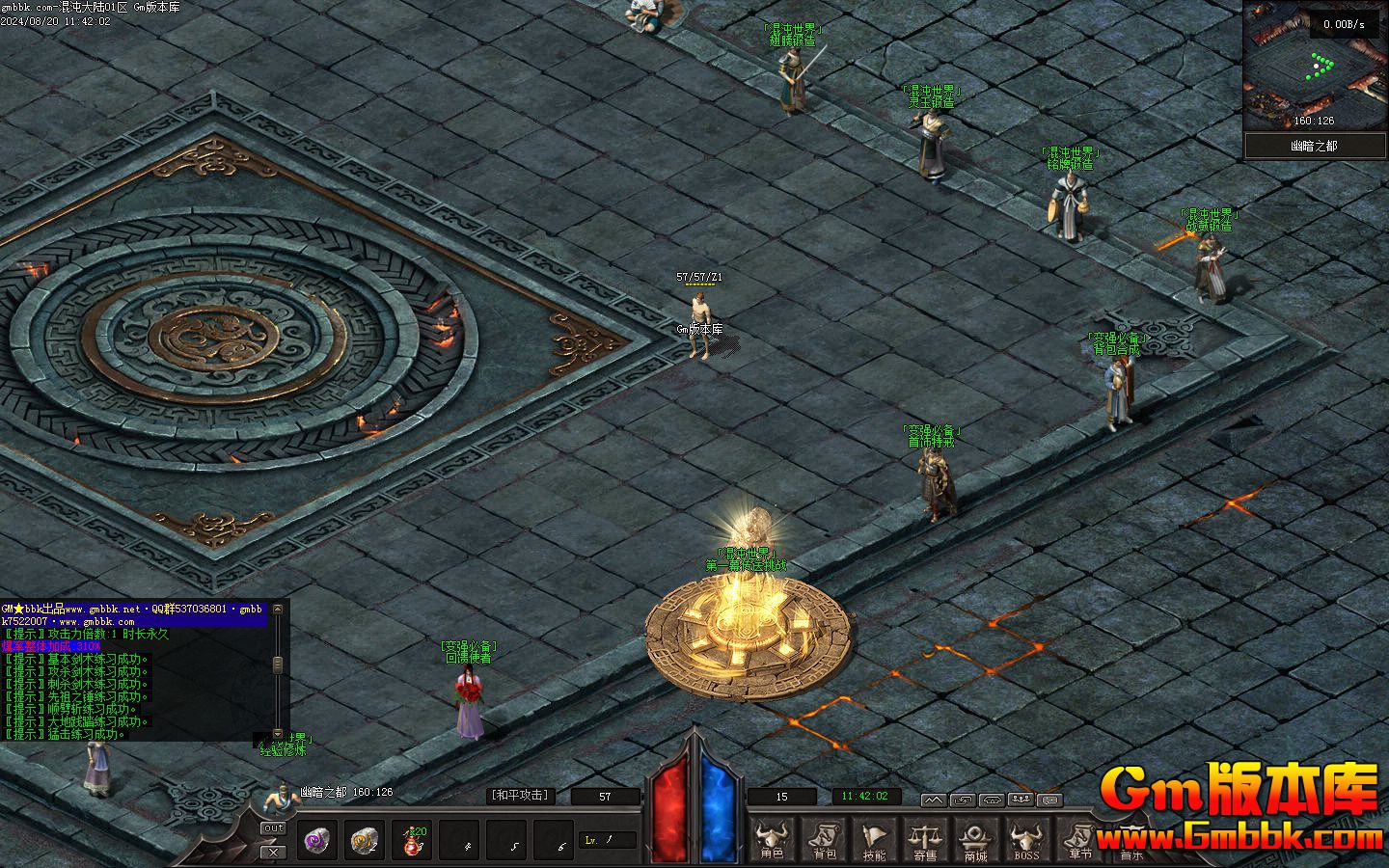Toggle the 和平攻击 attack mode
This screenshot has width=1389, height=868.
tap(521, 796)
